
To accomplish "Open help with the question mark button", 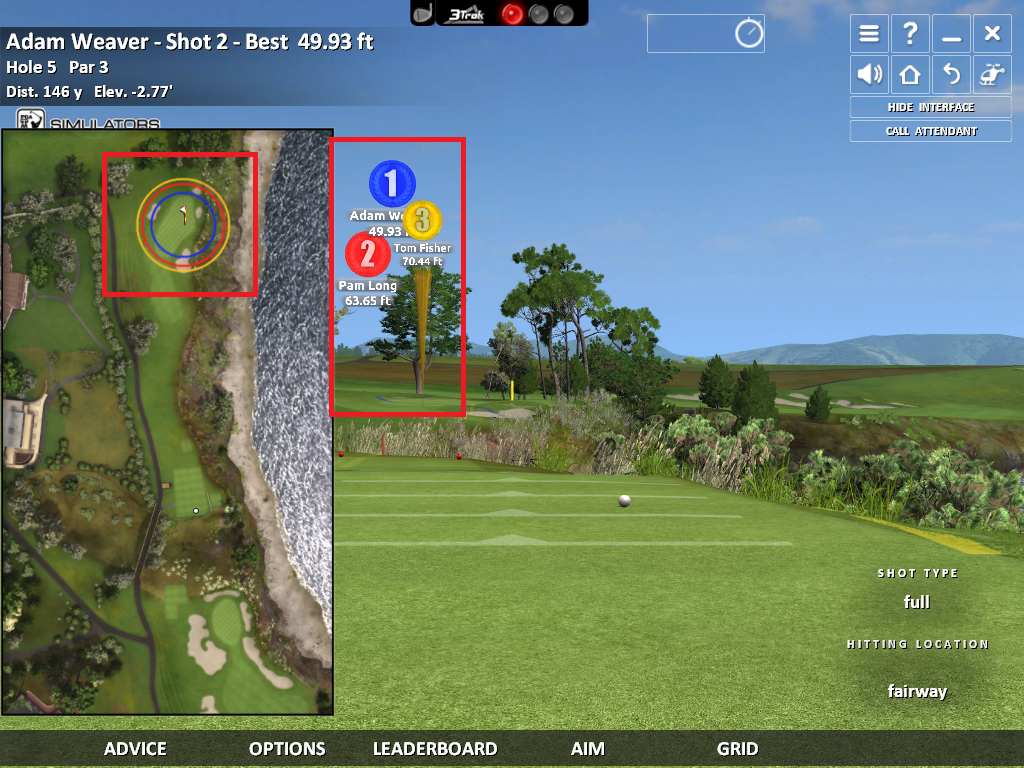I will 910,34.
